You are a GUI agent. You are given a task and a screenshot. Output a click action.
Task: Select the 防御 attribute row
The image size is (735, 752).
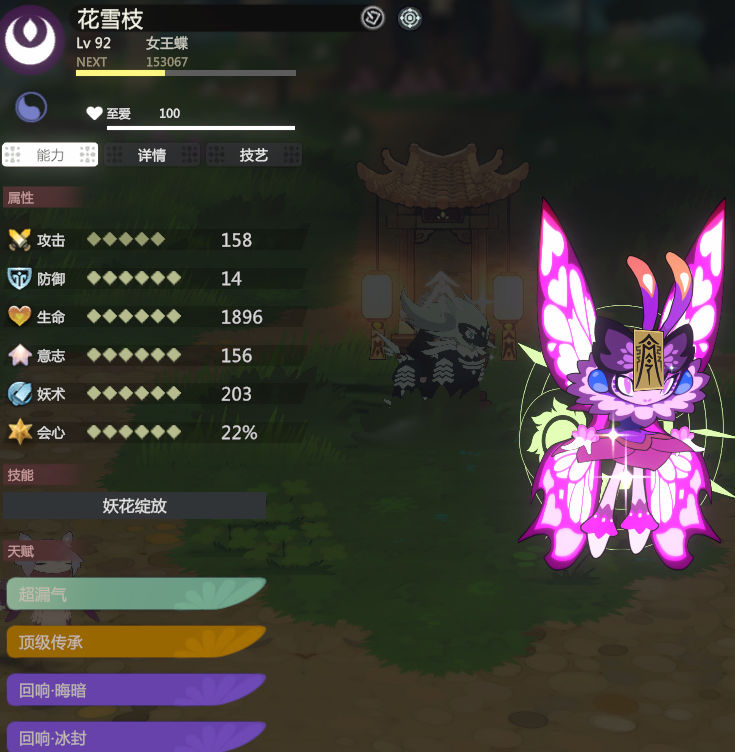point(155,278)
